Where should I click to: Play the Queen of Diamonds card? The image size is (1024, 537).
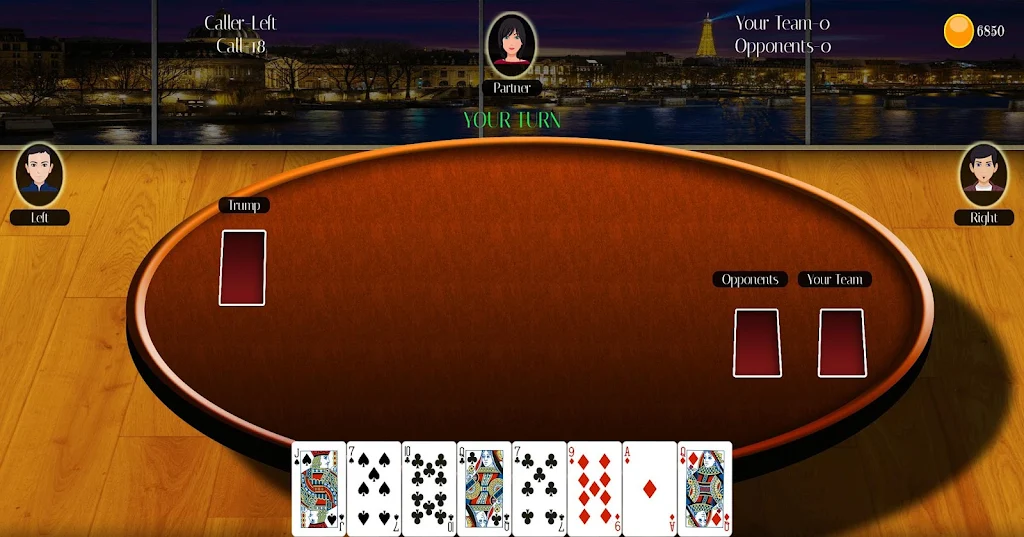705,488
